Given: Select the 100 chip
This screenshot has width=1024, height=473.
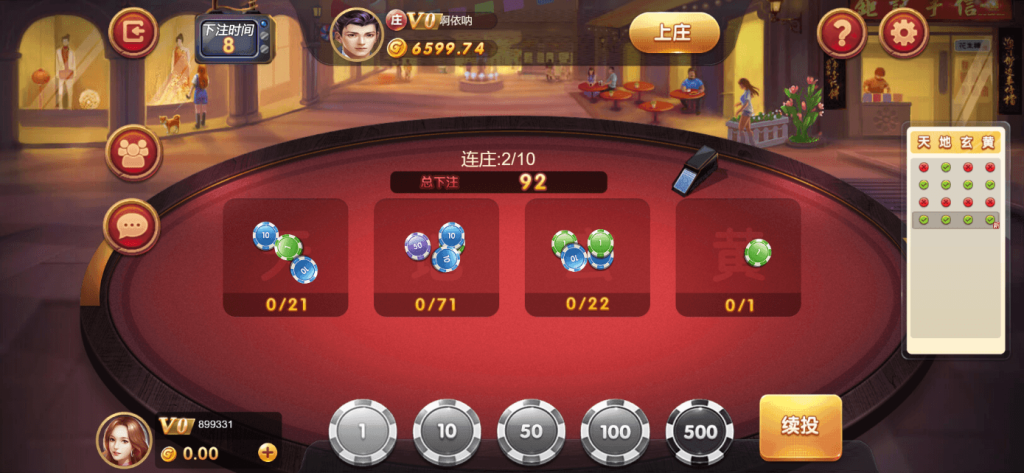Looking at the screenshot, I should coord(615,431).
